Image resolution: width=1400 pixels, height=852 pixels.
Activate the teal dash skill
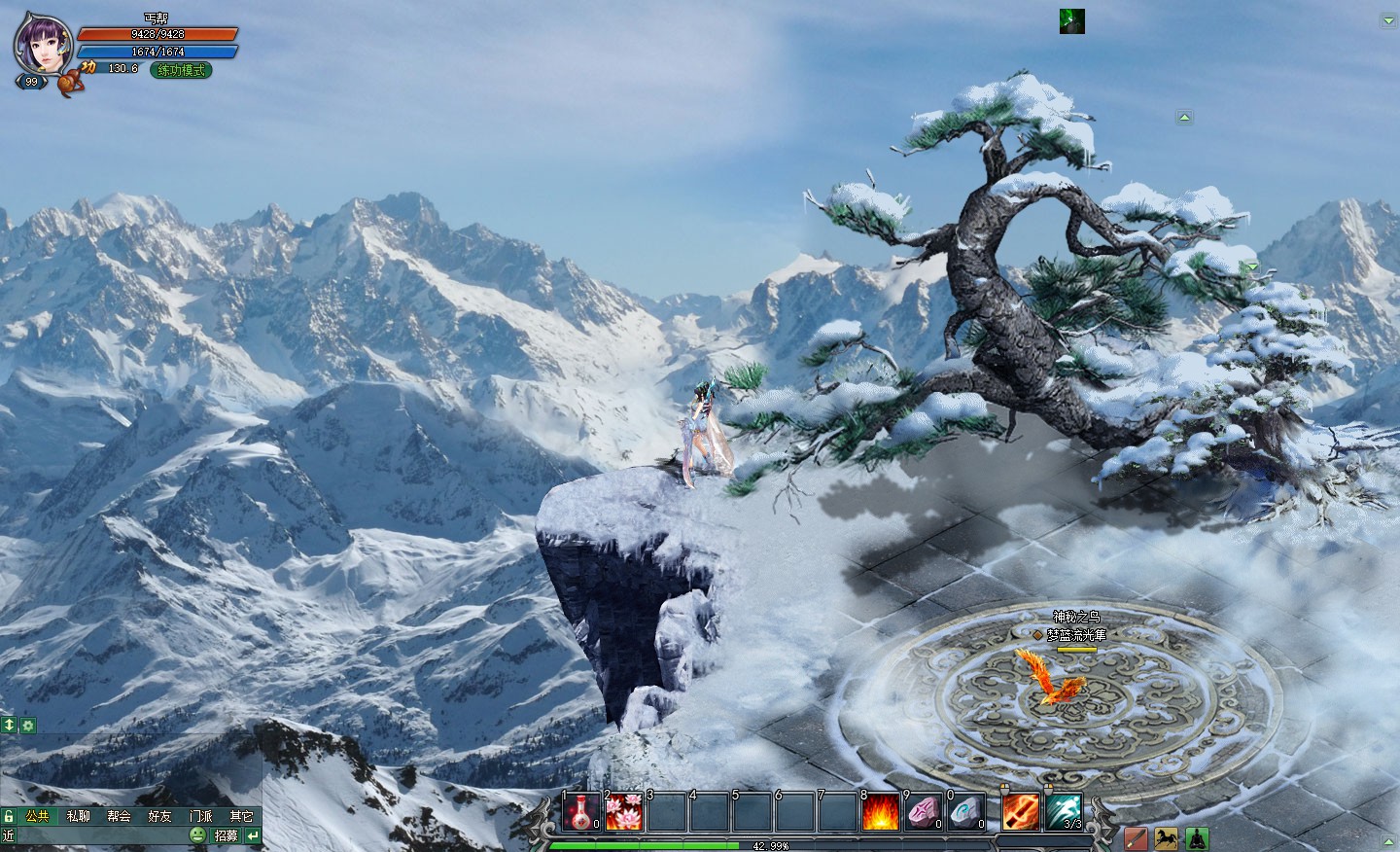pos(1064,812)
